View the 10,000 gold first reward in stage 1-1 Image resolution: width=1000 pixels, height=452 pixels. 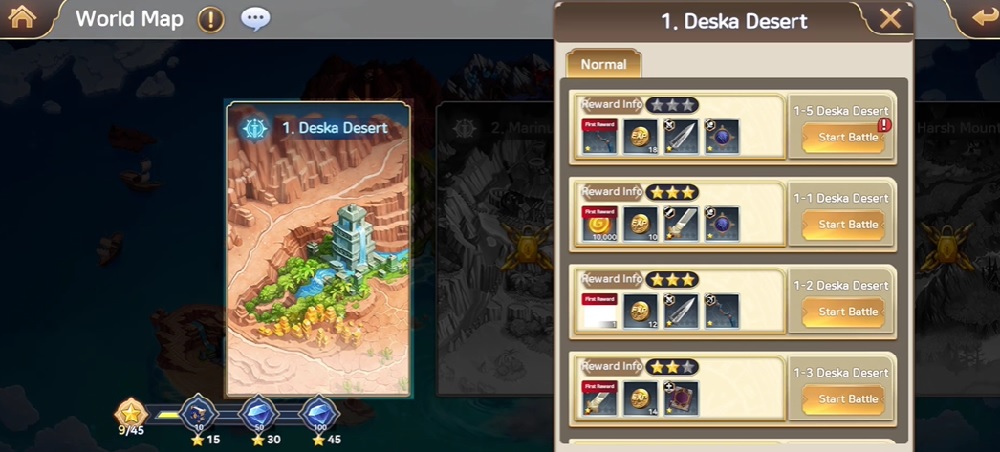pos(598,224)
